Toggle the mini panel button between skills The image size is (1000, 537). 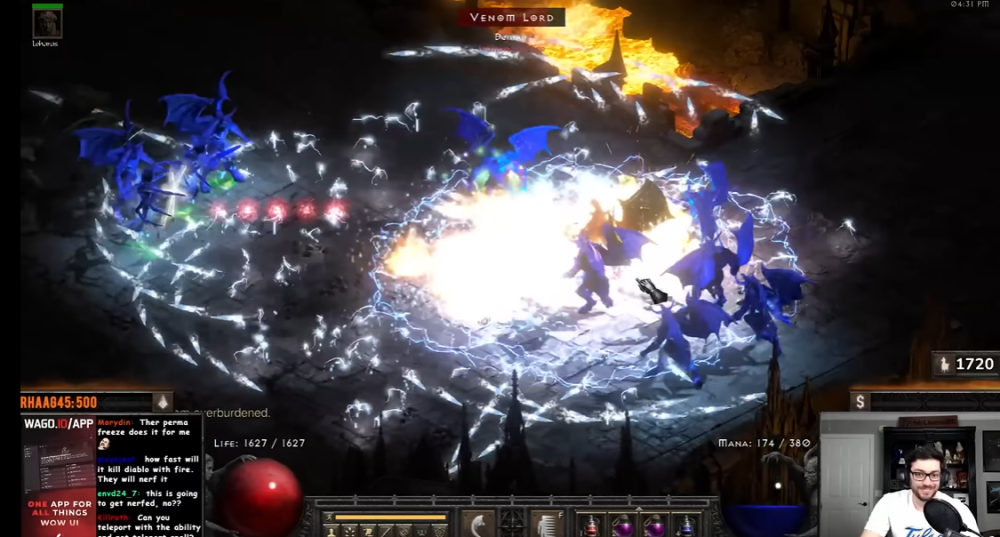(x=512, y=521)
